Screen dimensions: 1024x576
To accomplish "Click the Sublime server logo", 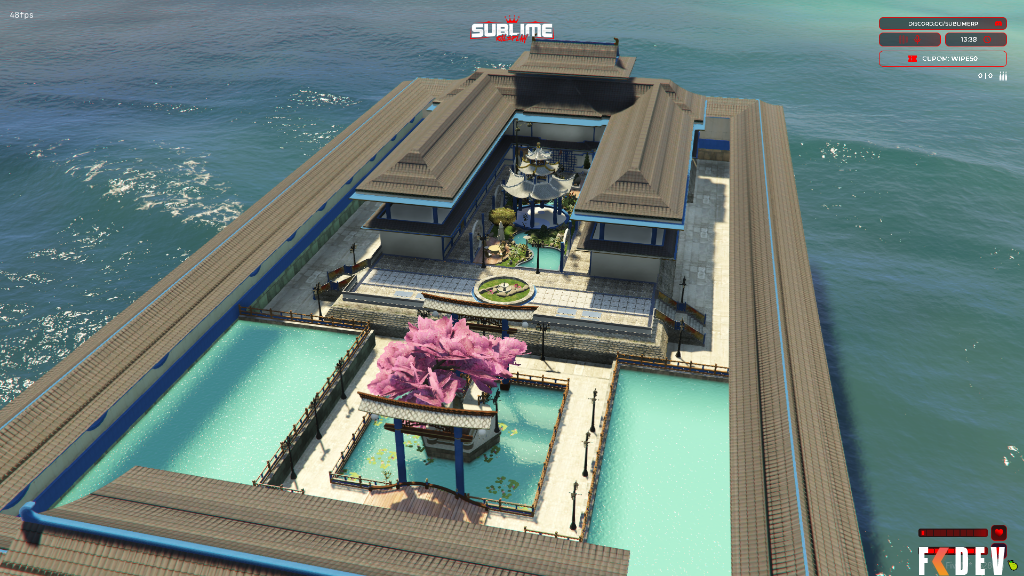I will coord(511,31).
